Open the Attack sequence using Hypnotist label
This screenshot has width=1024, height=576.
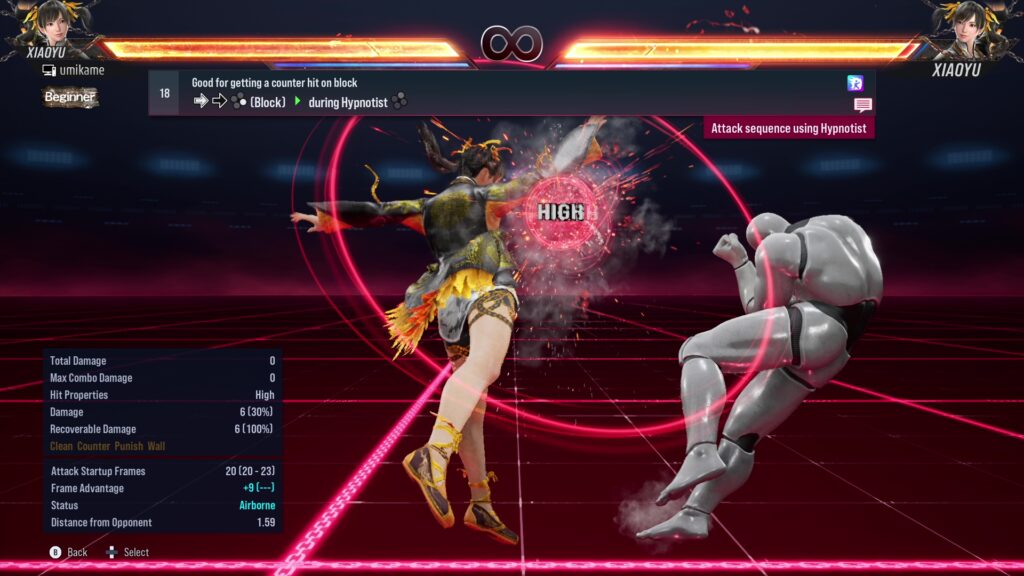789,128
